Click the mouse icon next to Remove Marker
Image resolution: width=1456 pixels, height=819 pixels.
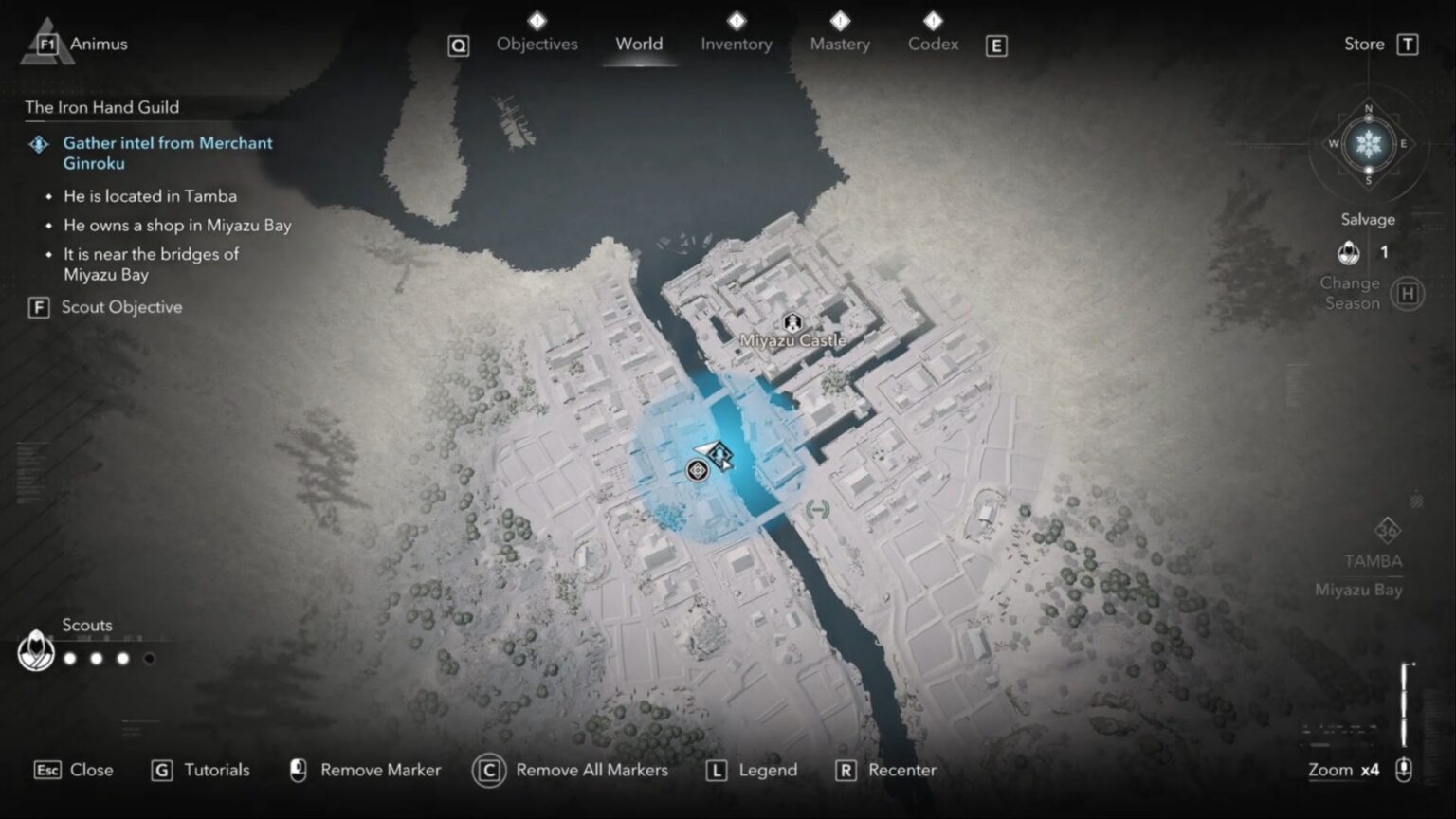298,770
